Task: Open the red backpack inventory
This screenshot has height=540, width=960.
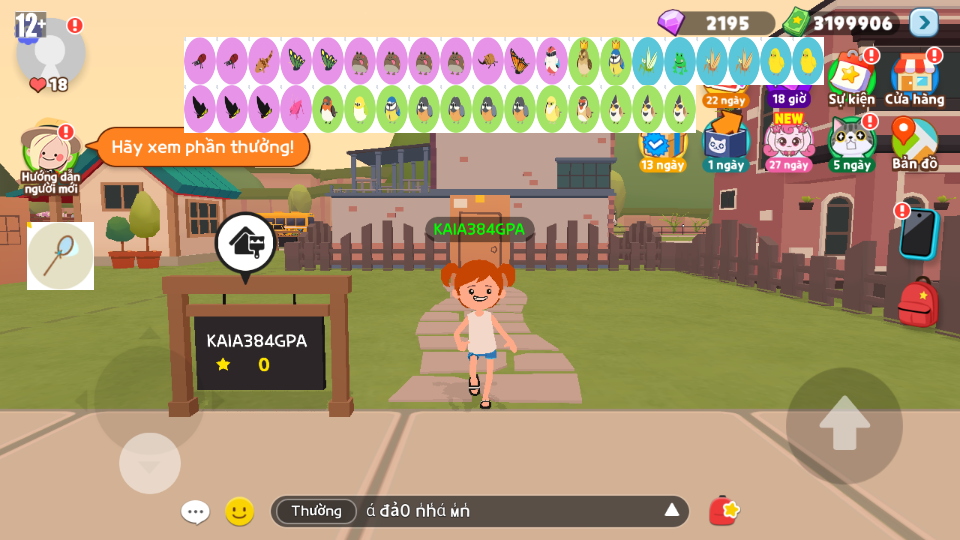Action: (917, 303)
